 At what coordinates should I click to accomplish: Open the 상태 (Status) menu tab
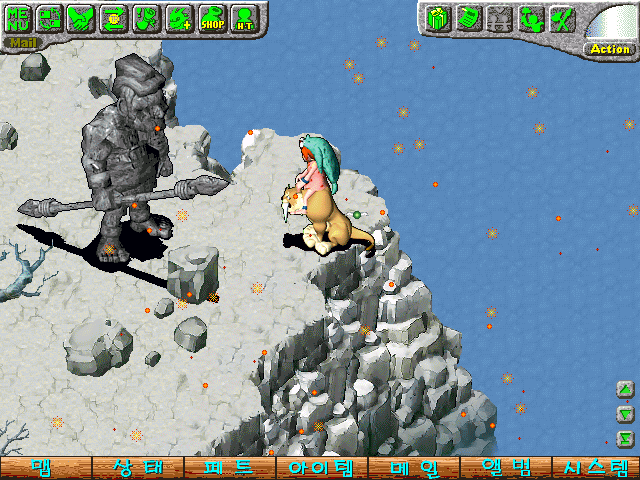coord(137,468)
